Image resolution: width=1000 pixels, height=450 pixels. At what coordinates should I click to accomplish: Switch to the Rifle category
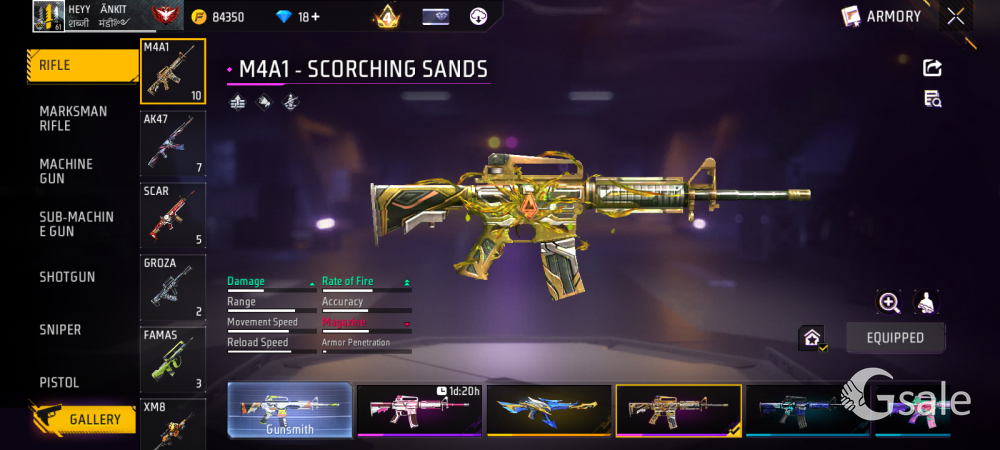[x=80, y=65]
